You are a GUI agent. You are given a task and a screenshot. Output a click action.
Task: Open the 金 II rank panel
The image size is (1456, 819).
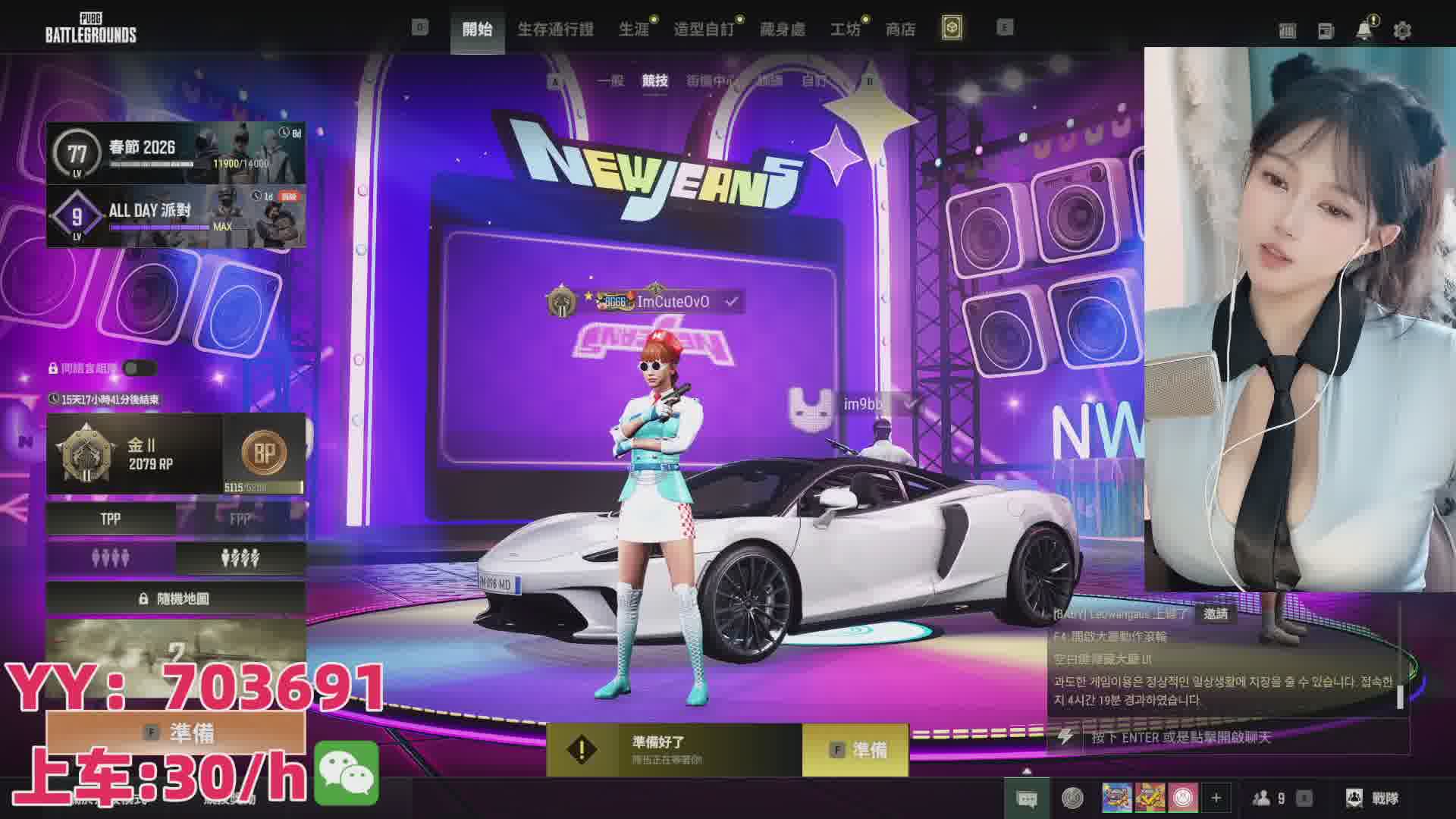[135, 453]
